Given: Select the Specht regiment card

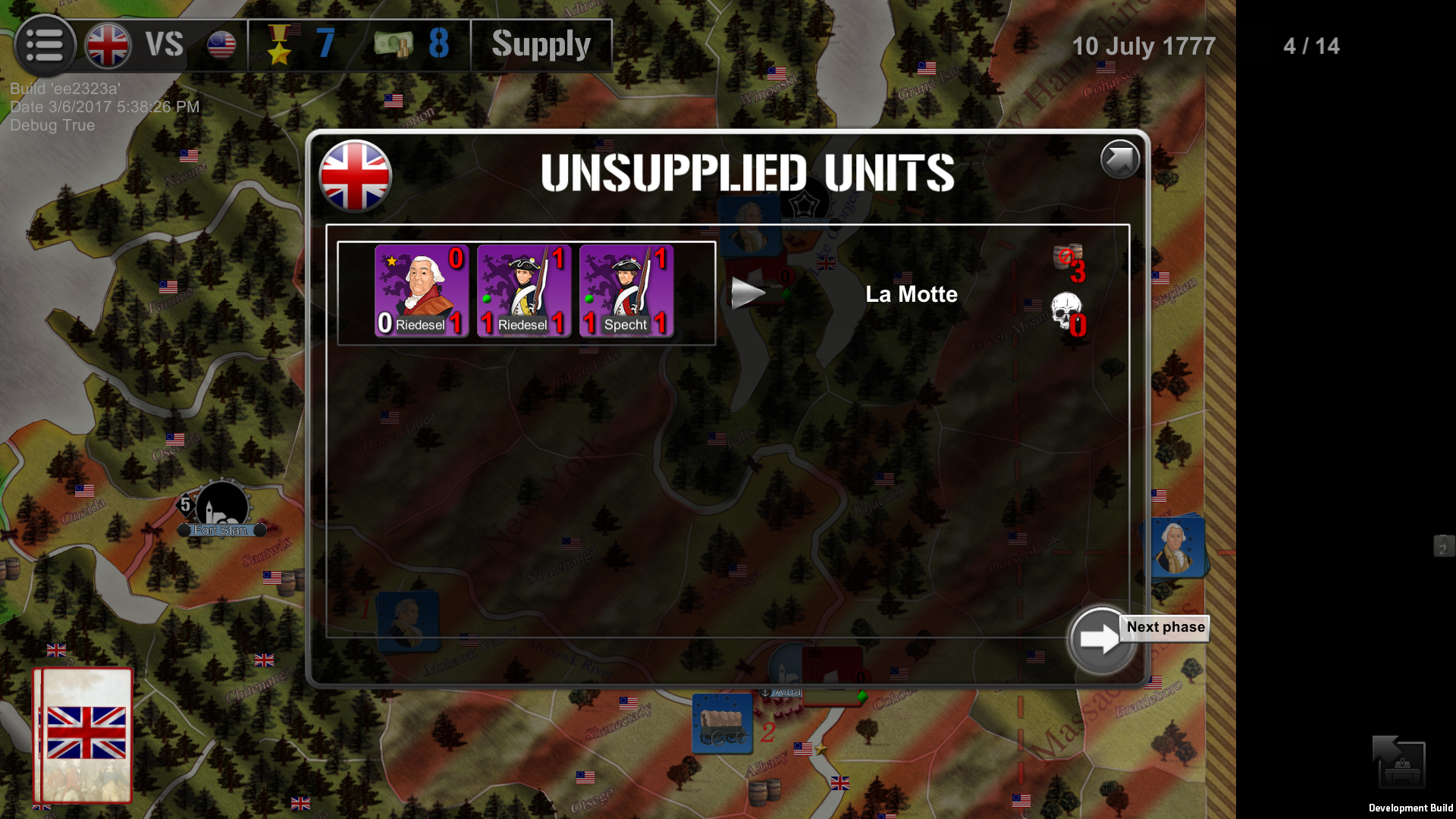Looking at the screenshot, I should click(626, 292).
